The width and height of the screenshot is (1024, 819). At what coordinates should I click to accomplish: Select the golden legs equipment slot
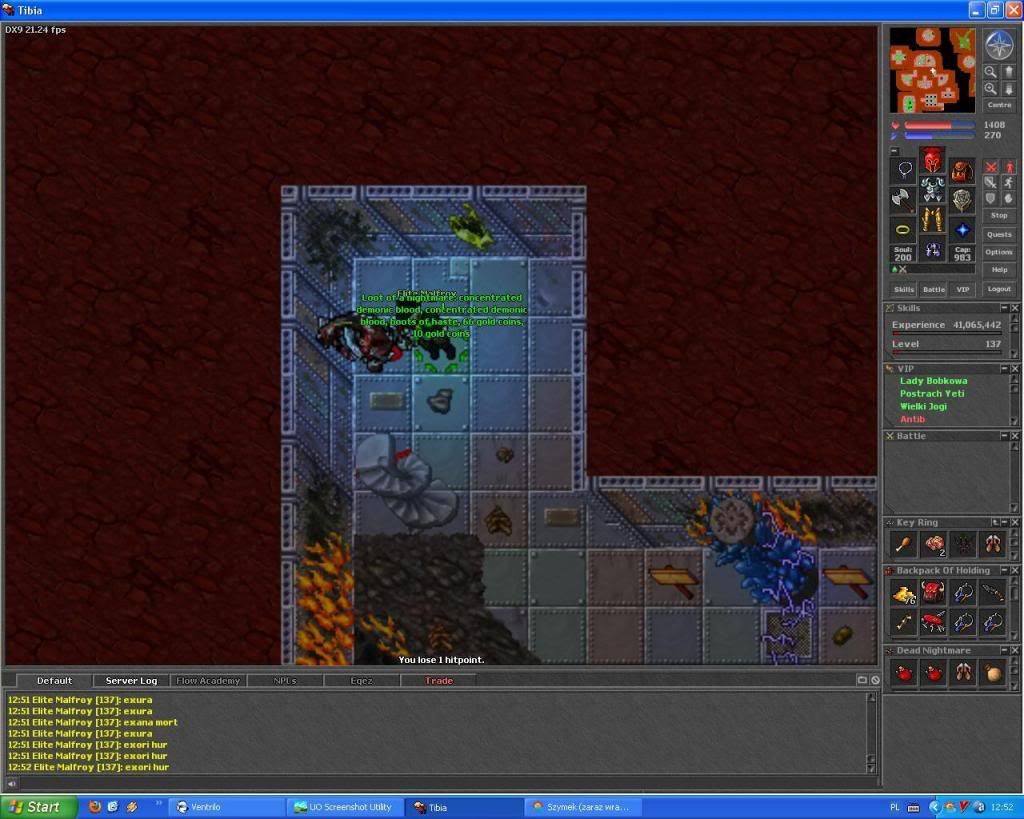932,220
